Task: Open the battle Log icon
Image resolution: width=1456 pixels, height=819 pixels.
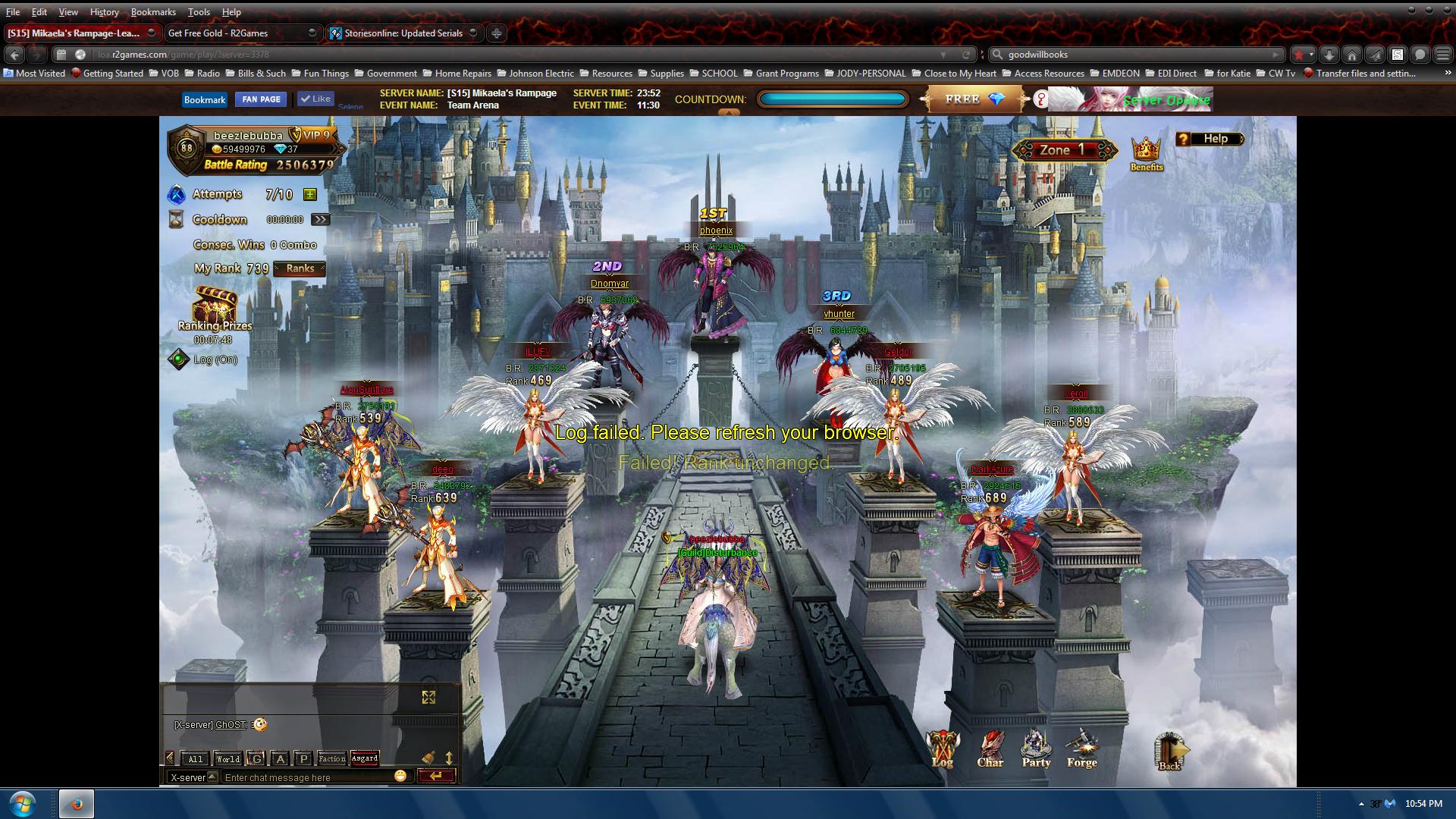Action: click(x=943, y=748)
